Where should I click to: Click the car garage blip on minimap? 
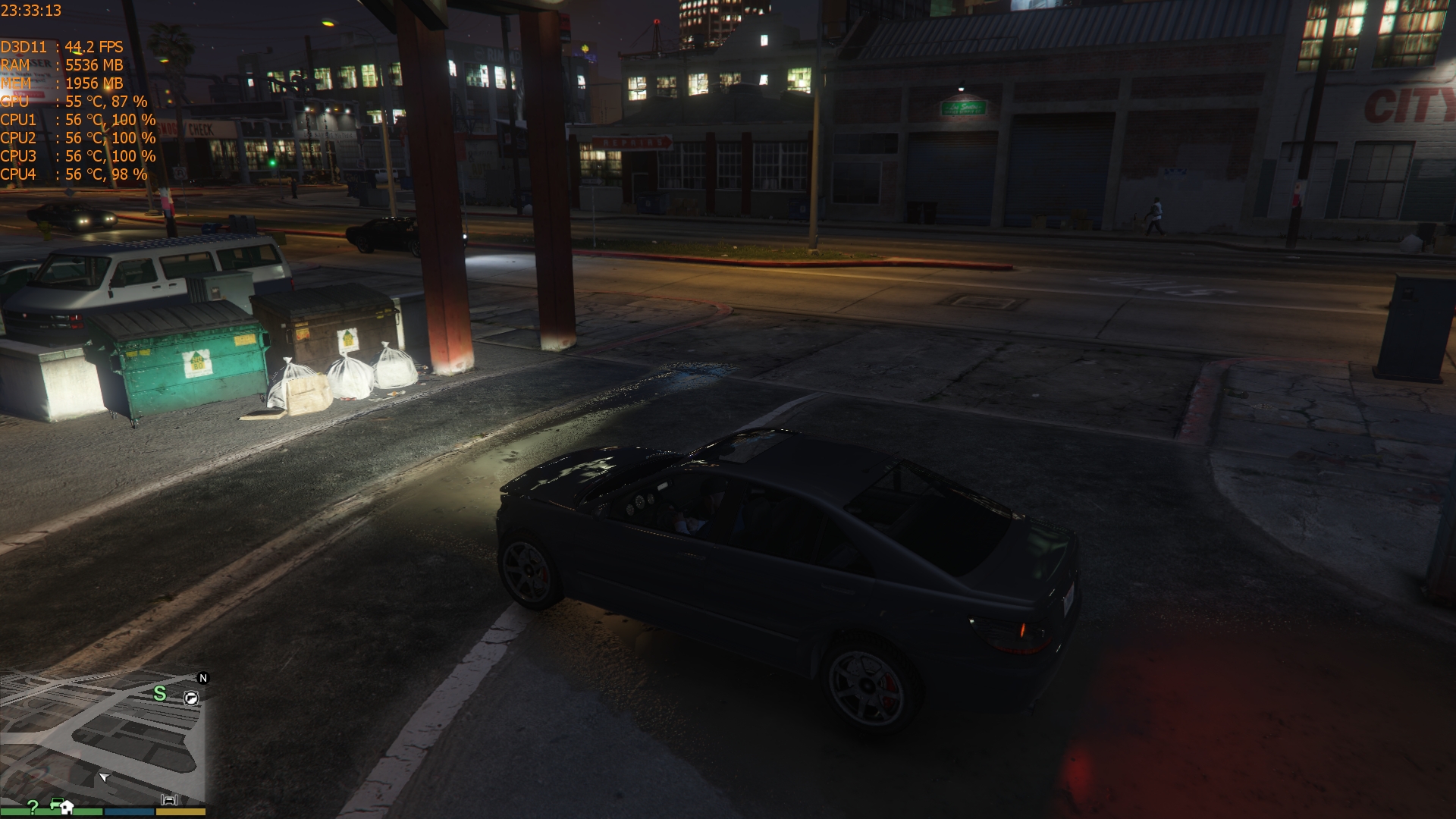pos(169,799)
